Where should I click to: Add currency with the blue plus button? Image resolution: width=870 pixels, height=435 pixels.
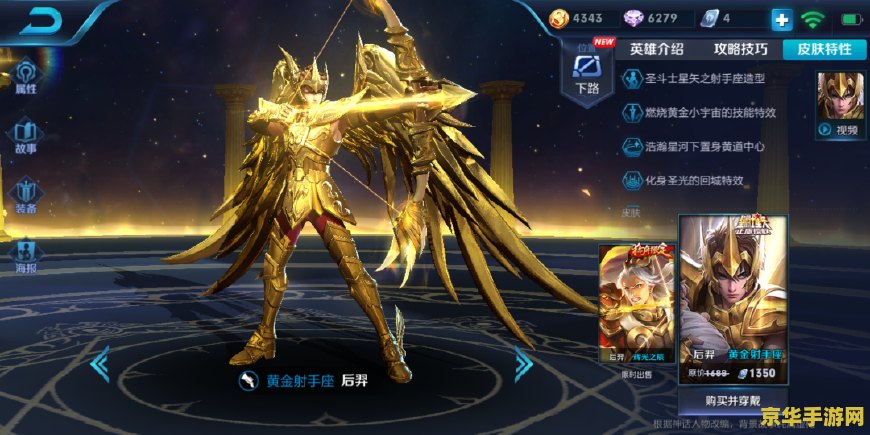(x=781, y=19)
